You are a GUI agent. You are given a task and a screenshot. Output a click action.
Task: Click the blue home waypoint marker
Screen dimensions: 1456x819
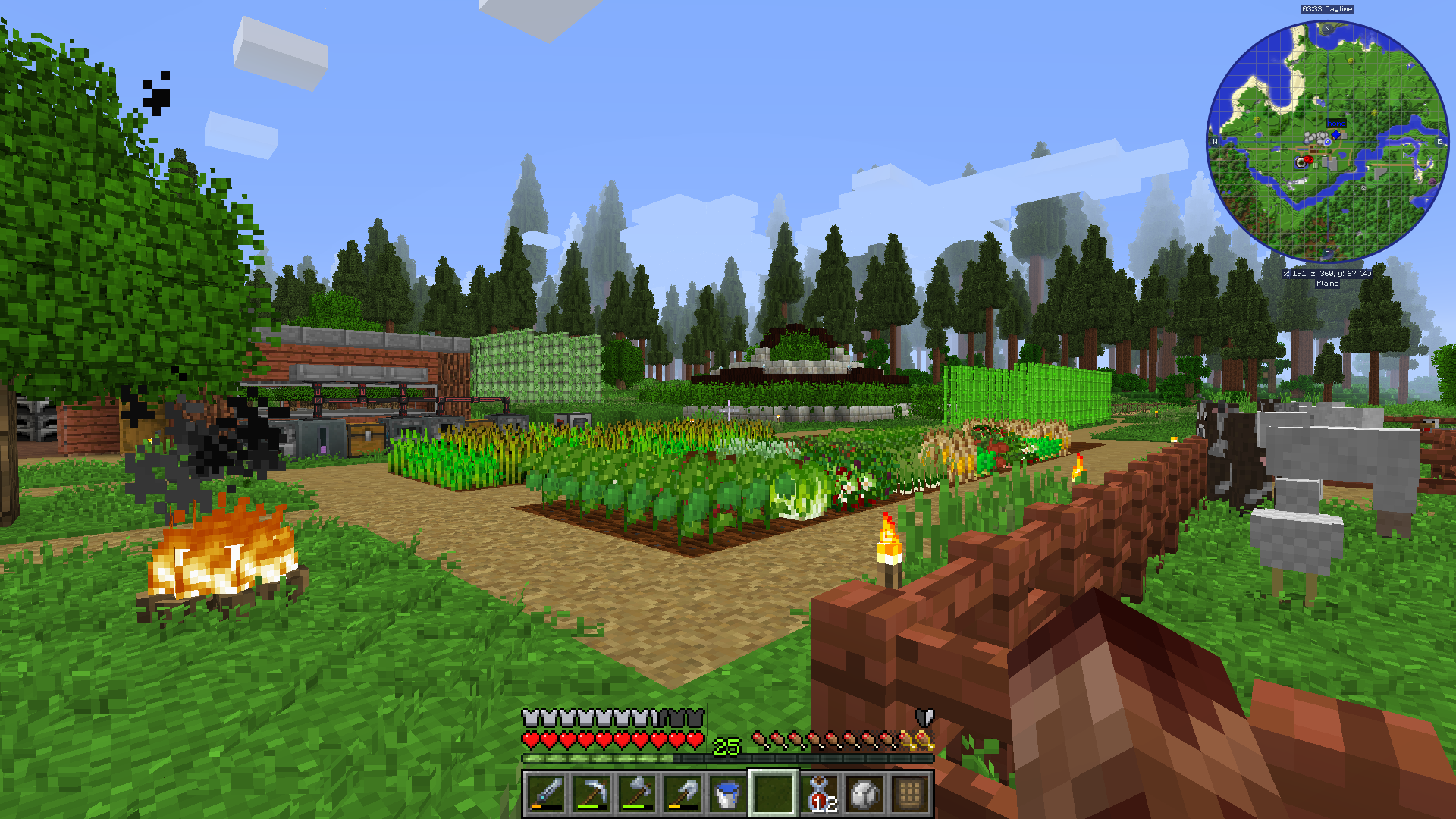point(1335,135)
